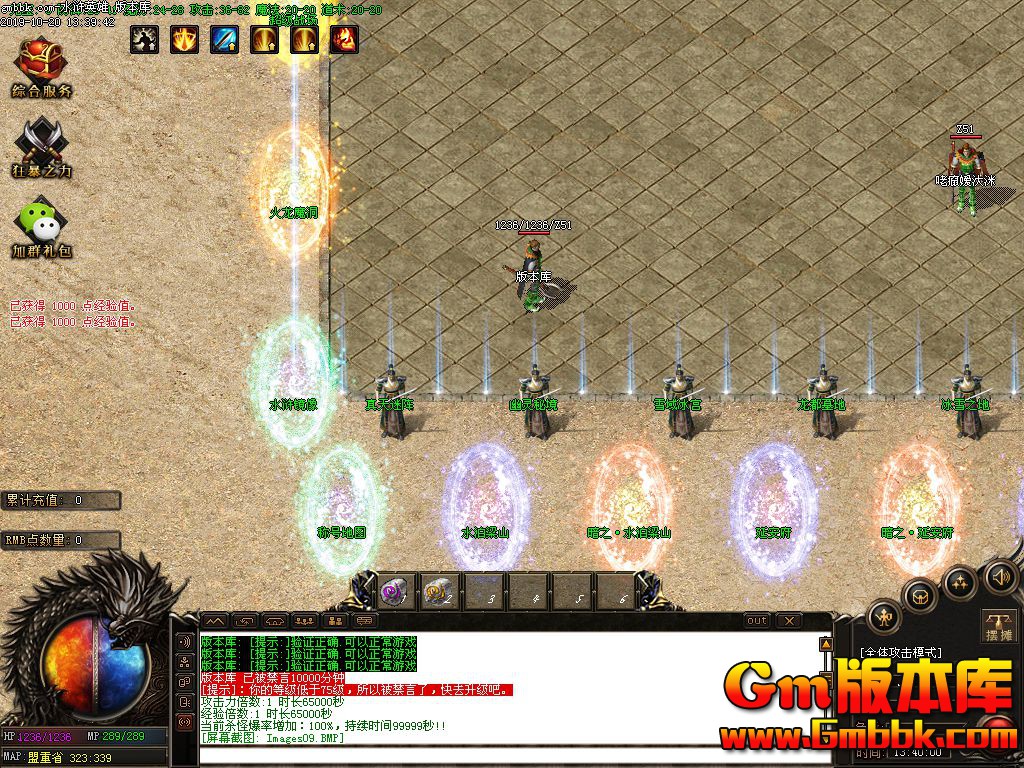The height and width of the screenshot is (768, 1024).
Task: Click the chat panel 'out' button
Action: [x=758, y=621]
